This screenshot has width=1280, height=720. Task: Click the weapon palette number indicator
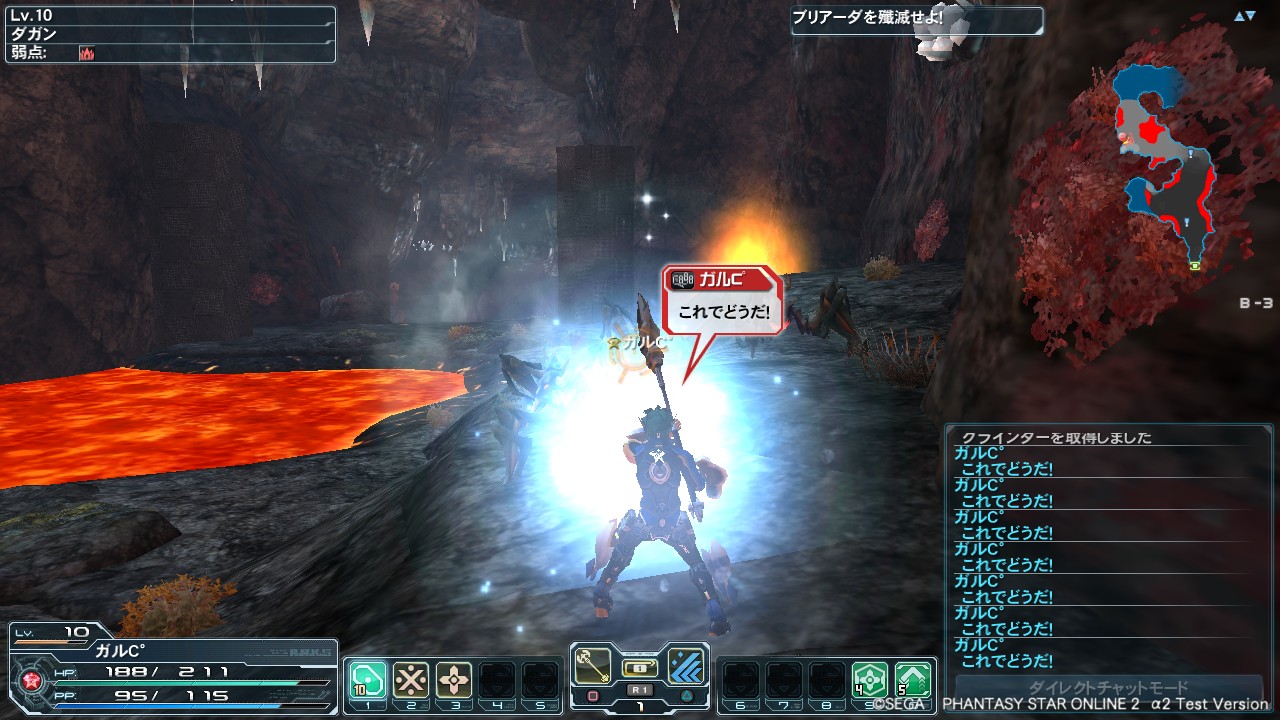pos(640,706)
